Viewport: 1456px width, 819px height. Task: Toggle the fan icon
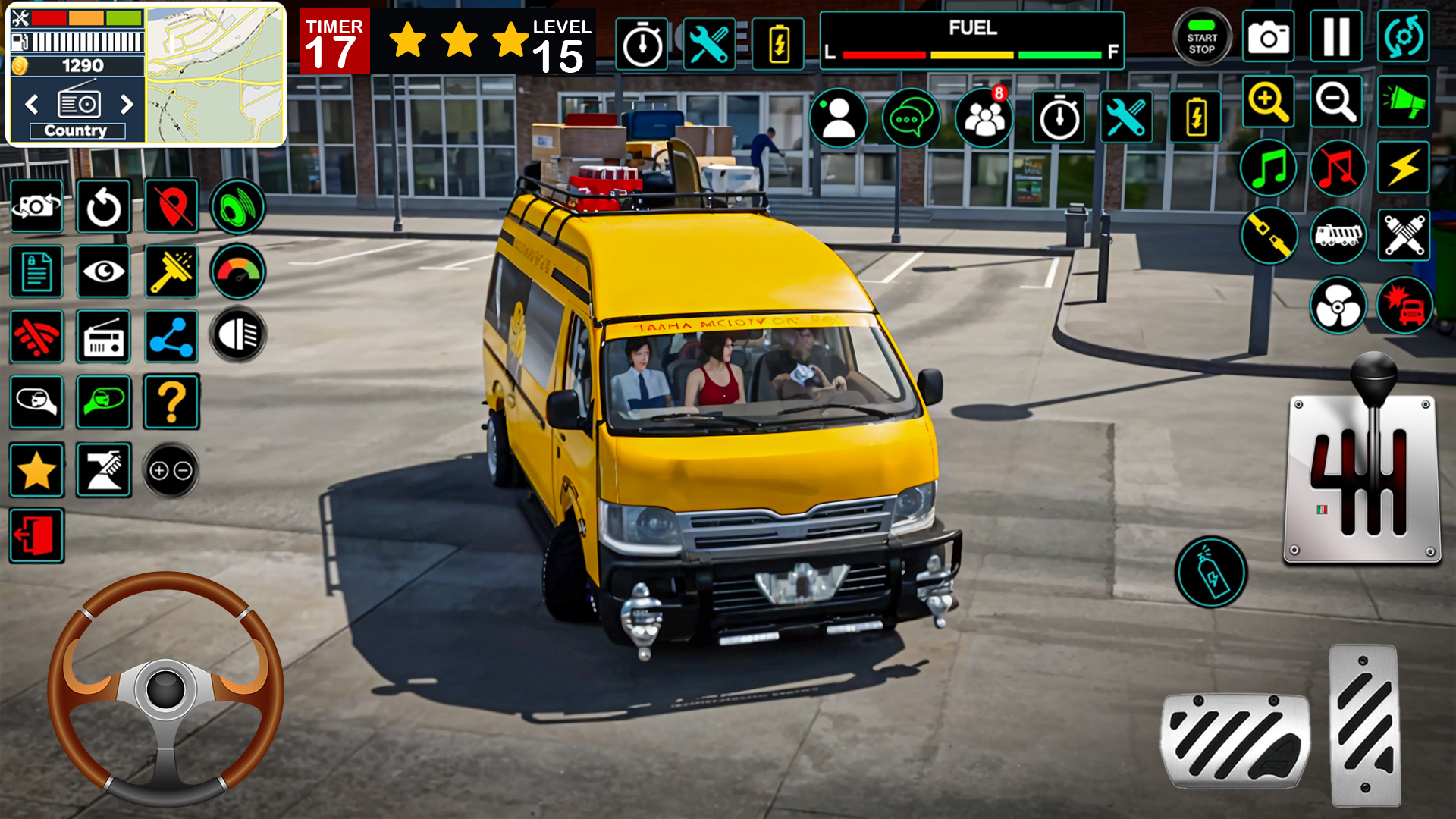pyautogui.click(x=1338, y=306)
